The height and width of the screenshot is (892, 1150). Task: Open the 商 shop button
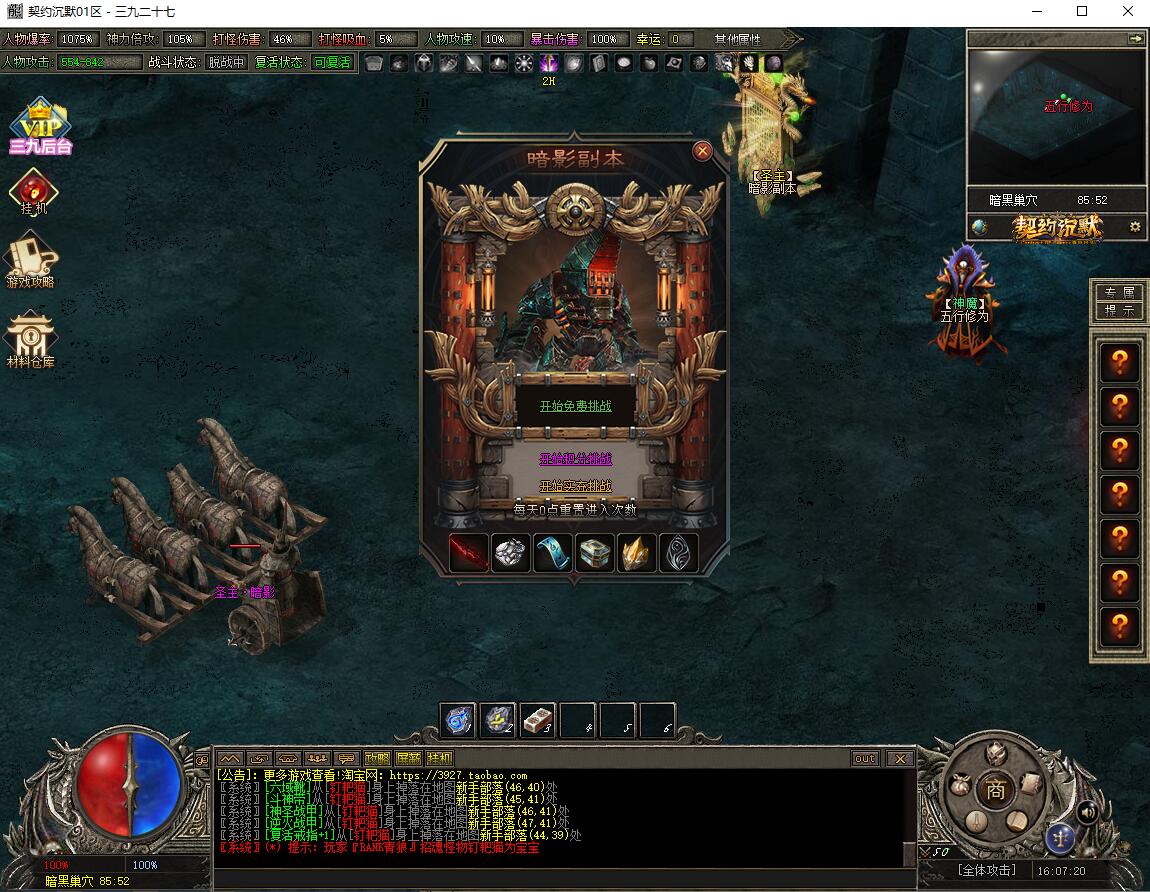pos(996,789)
